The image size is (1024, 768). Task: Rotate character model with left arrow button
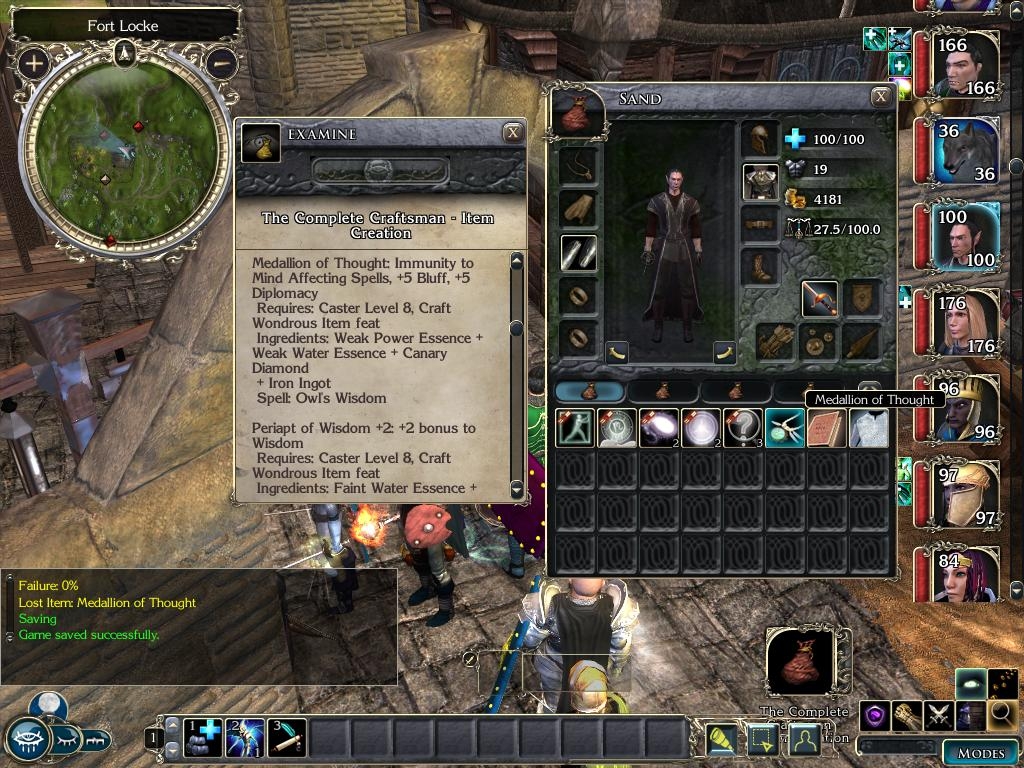coord(617,351)
